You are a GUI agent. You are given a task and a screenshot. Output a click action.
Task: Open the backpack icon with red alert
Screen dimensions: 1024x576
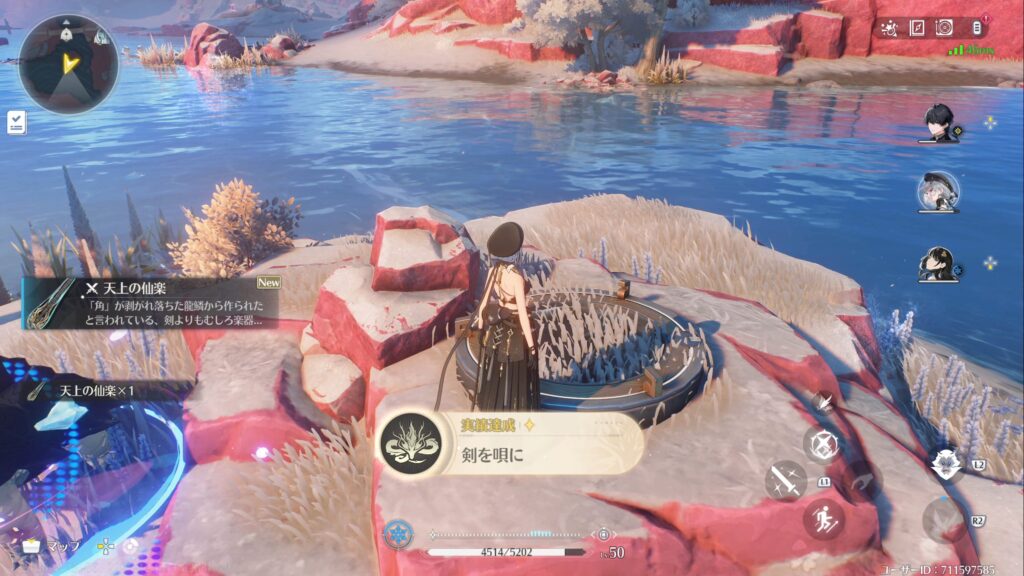coord(979,28)
